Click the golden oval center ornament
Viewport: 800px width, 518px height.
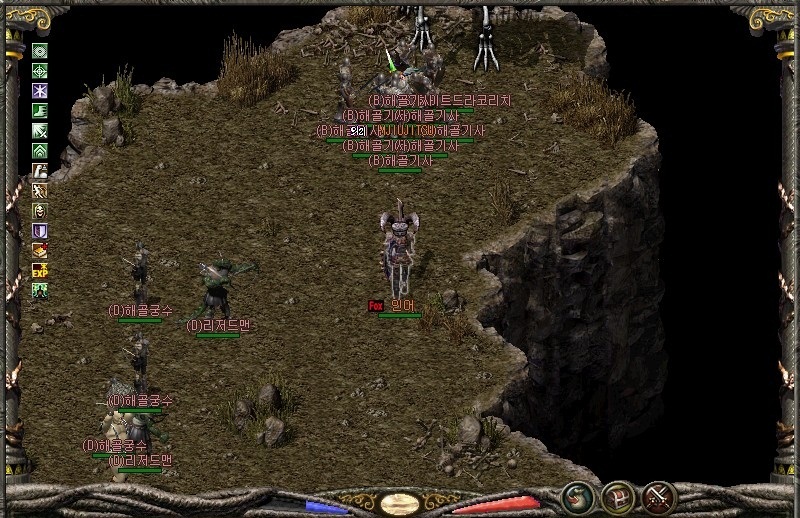400,502
